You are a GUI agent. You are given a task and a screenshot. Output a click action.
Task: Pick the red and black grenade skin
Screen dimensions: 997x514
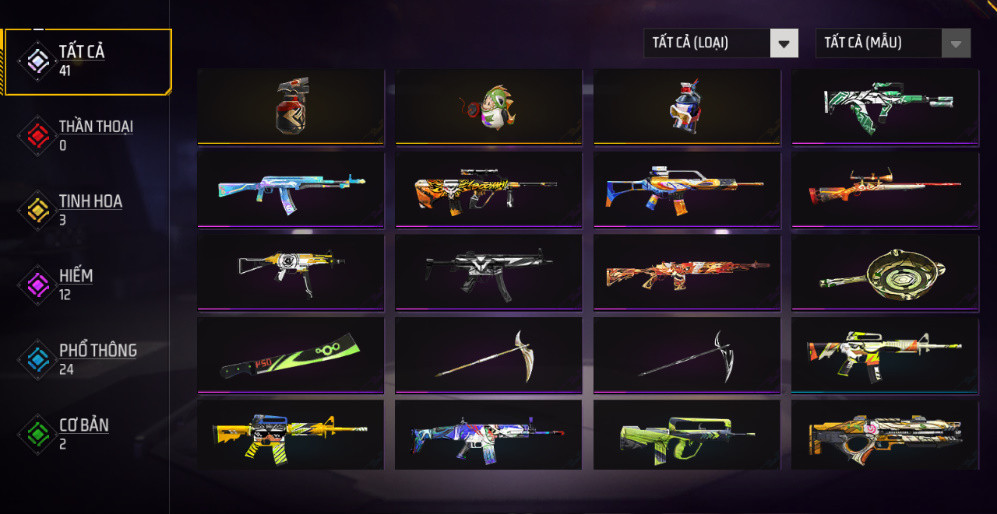coord(291,106)
